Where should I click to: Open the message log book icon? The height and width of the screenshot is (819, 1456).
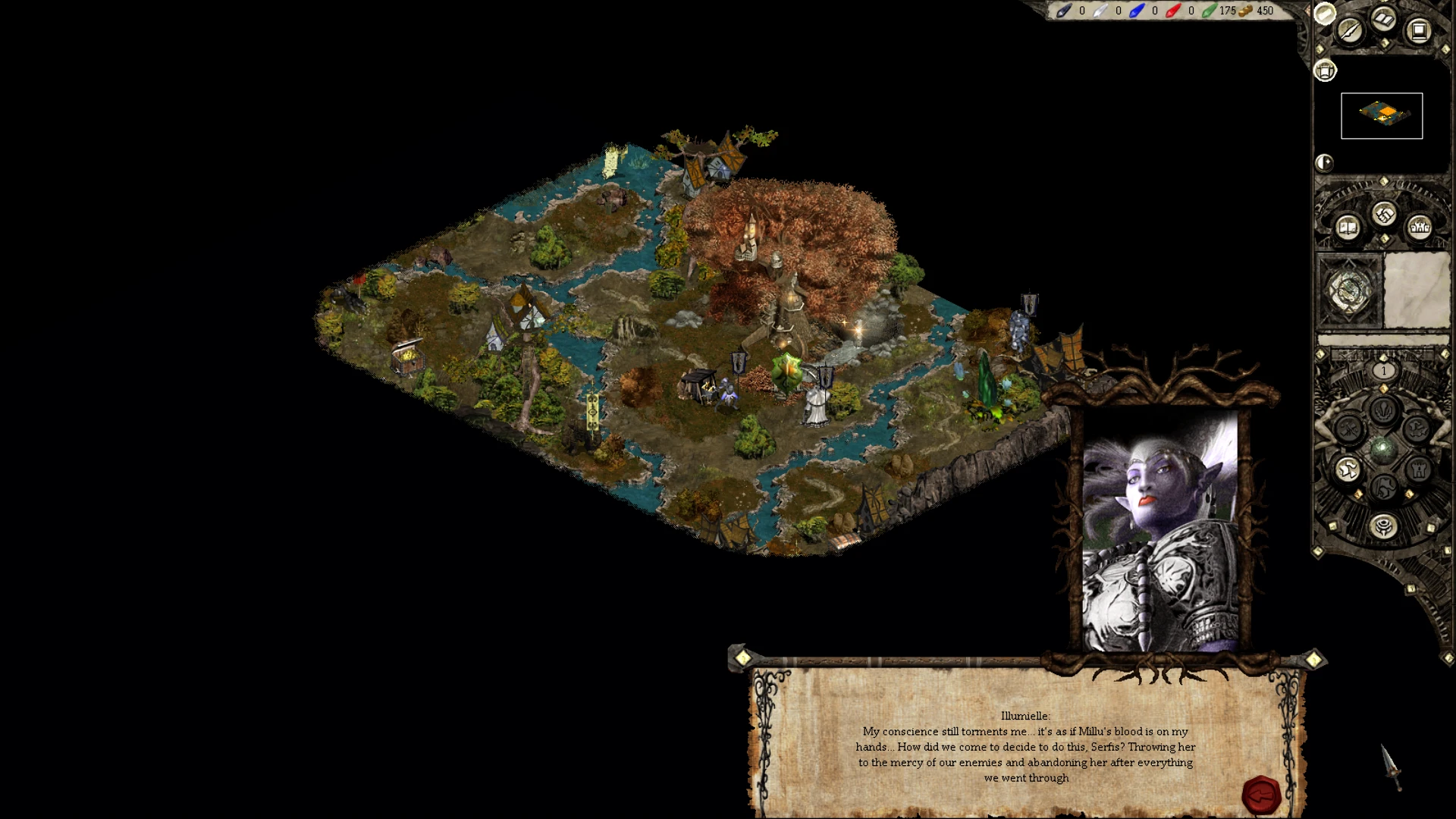point(1348,229)
